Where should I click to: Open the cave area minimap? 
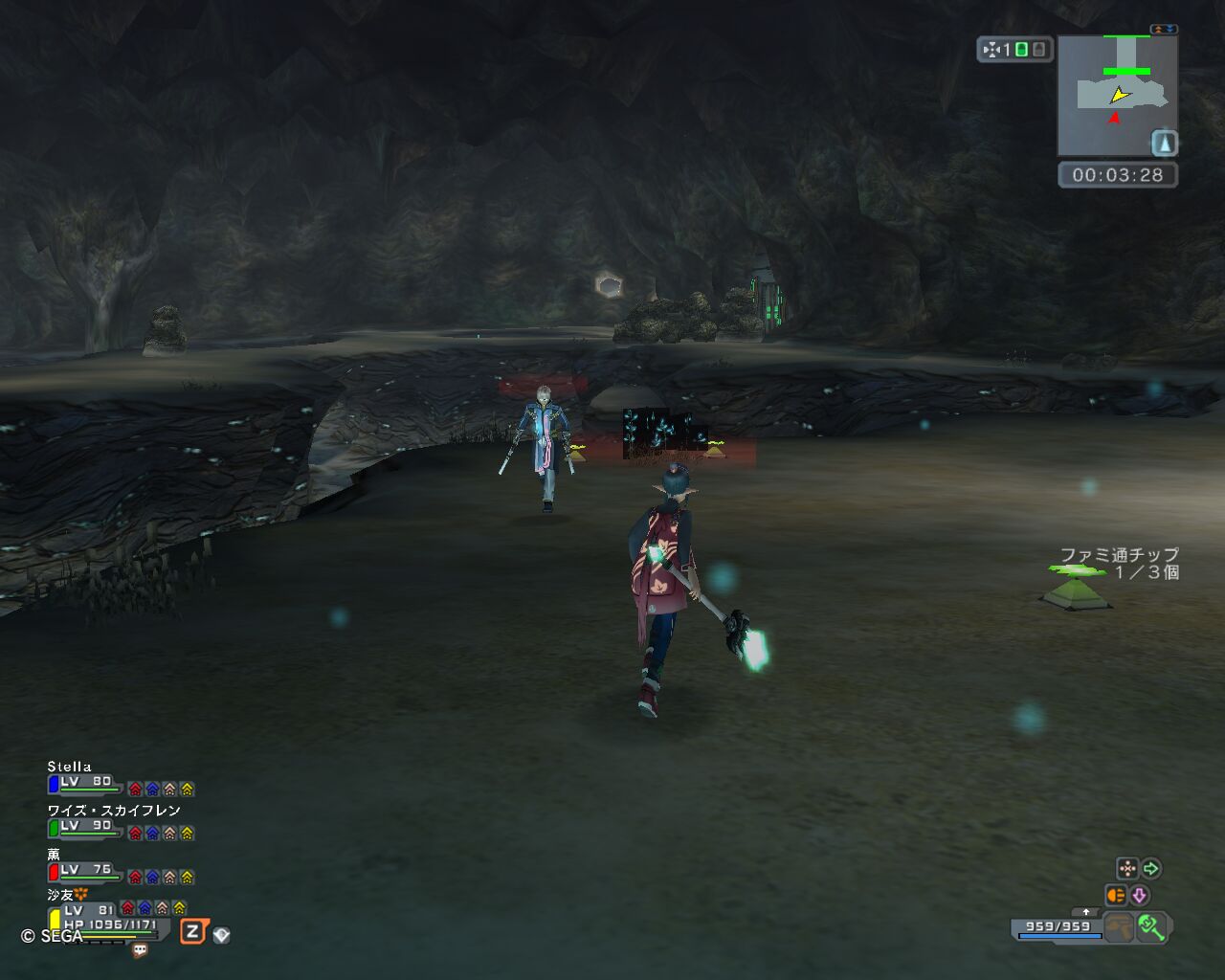point(1116,96)
